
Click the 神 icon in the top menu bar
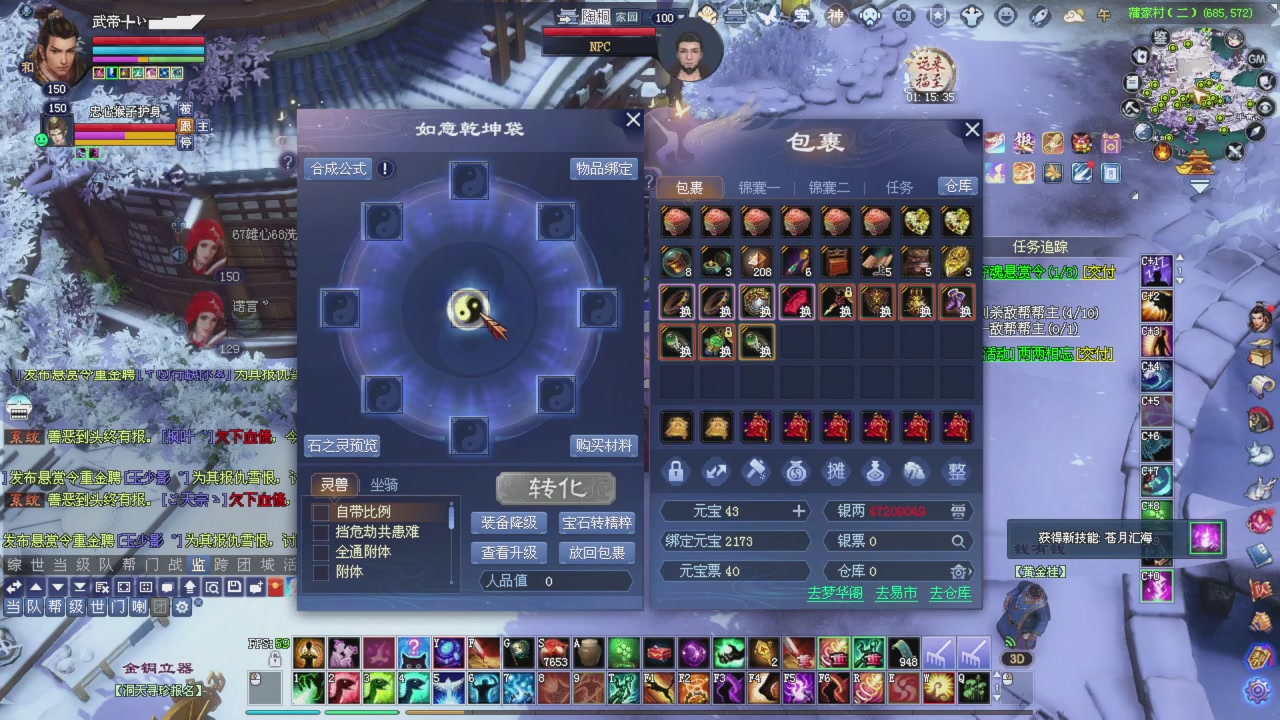[x=837, y=15]
